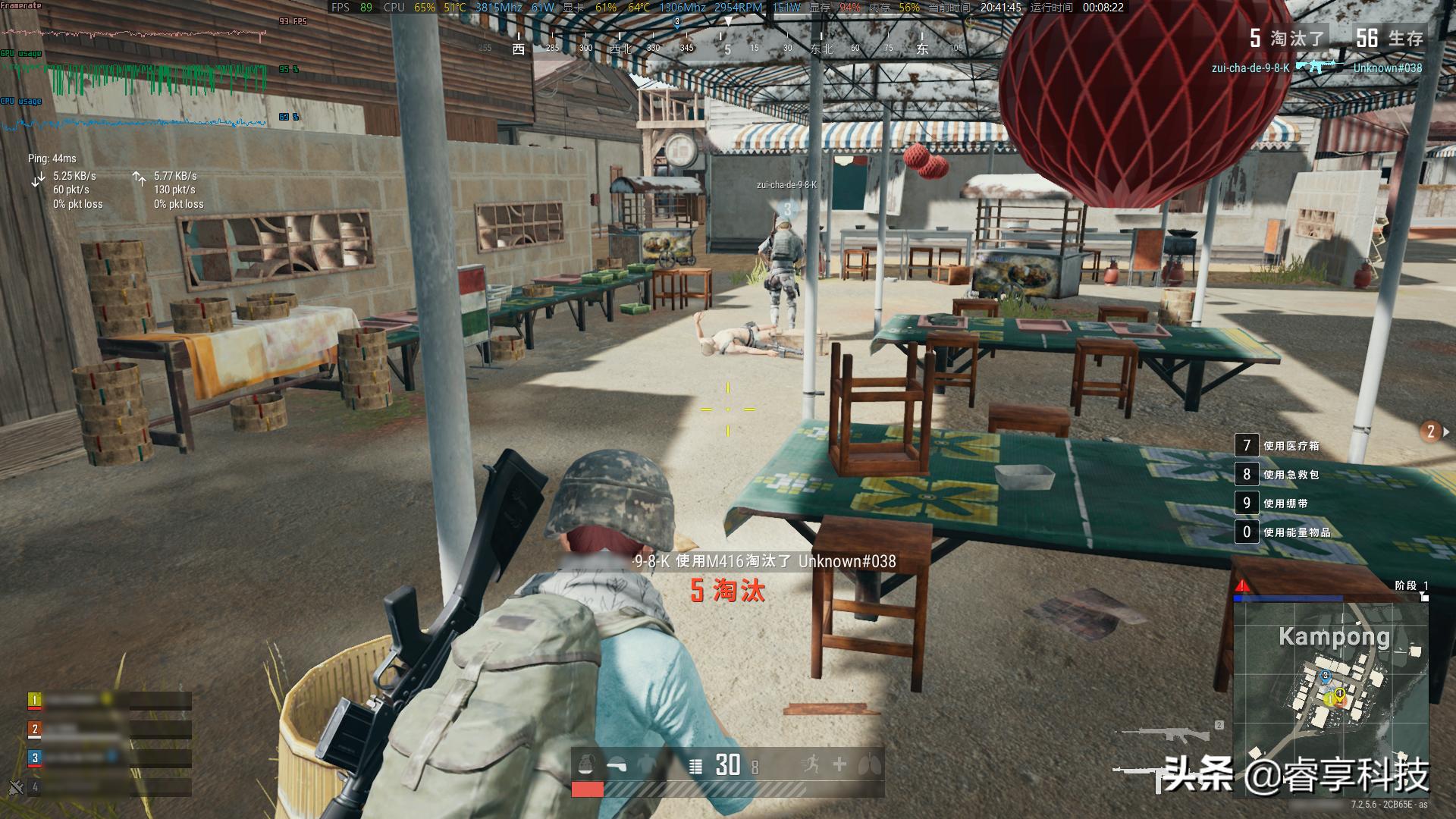Screen dimensions: 1456x819
Task: Choose the 使用绷带 bandage slot
Action: pyautogui.click(x=1247, y=504)
